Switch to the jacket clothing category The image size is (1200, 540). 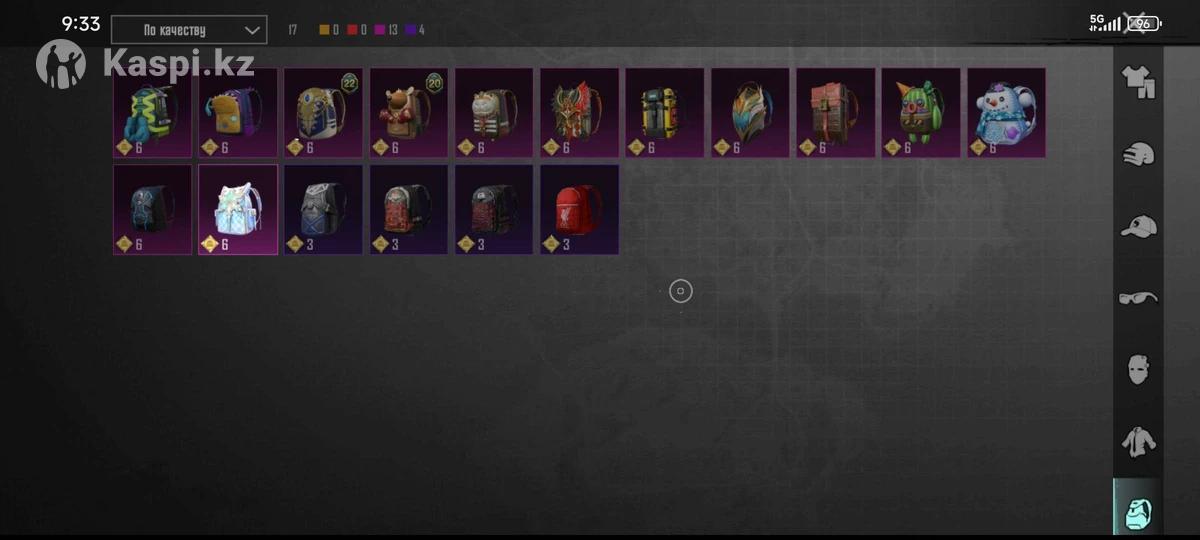[x=1138, y=441]
